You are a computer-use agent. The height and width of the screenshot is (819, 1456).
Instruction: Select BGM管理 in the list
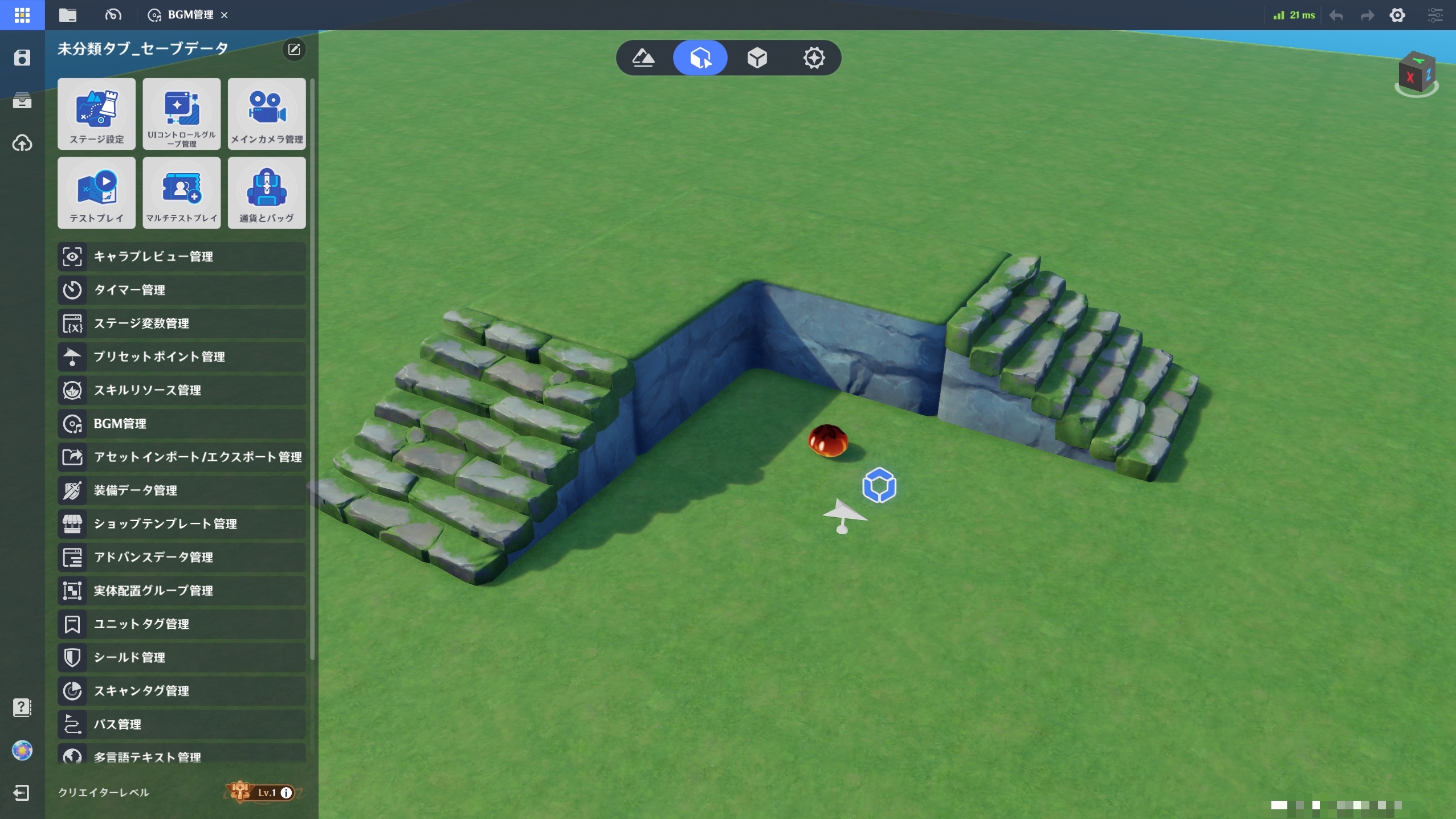coord(181,424)
